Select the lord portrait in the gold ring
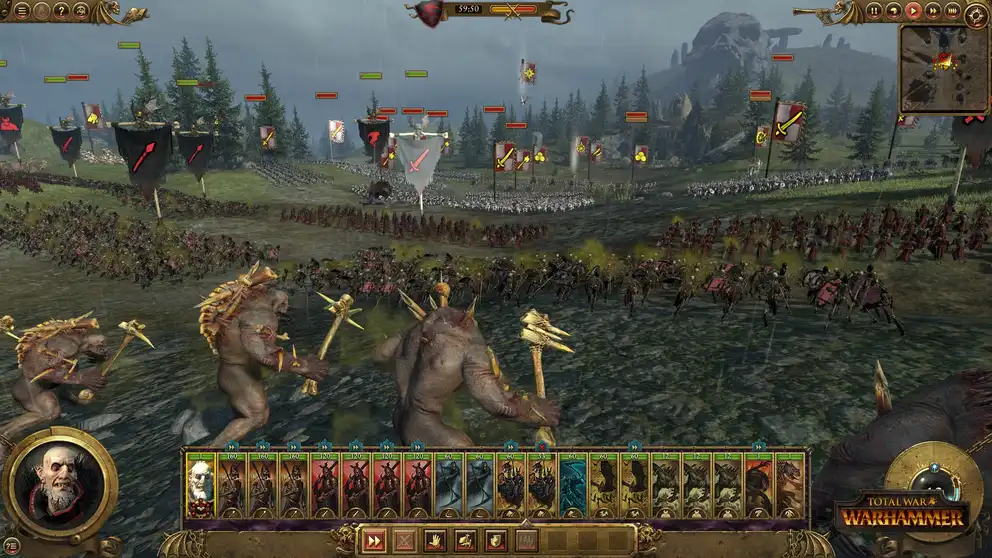 60,483
